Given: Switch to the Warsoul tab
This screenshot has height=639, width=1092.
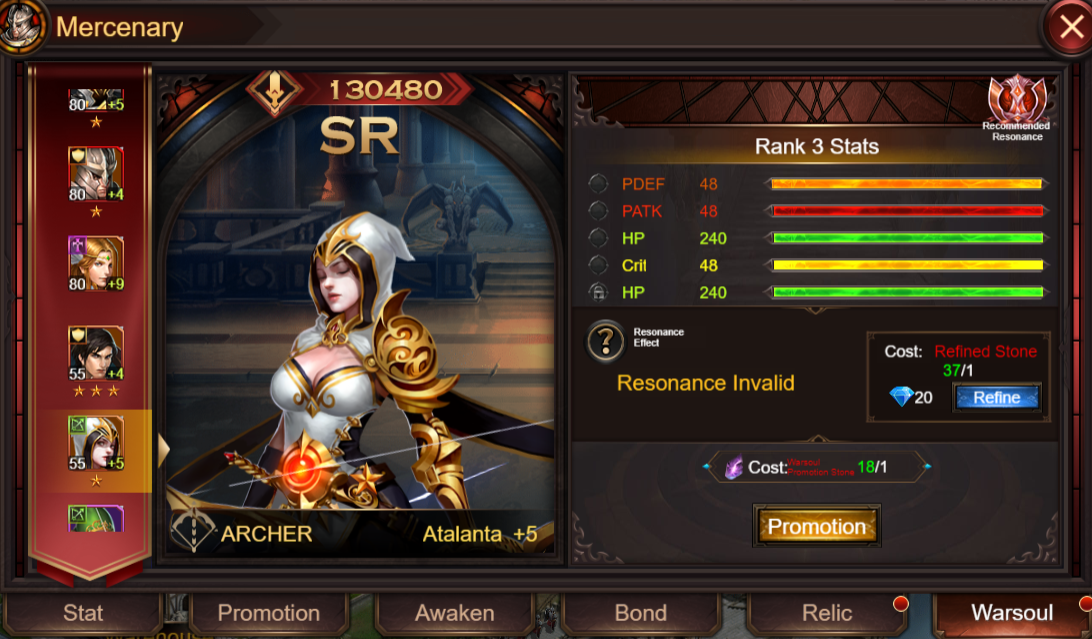Looking at the screenshot, I should click(x=1012, y=613).
